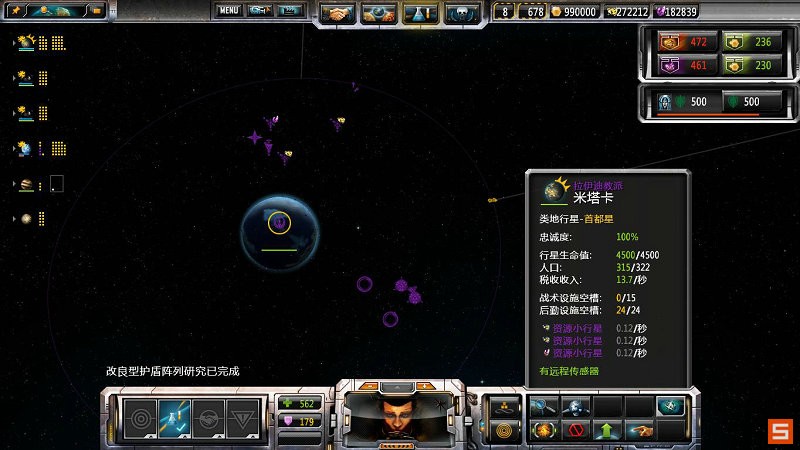Open the planet market icon in top bar

click(378, 14)
